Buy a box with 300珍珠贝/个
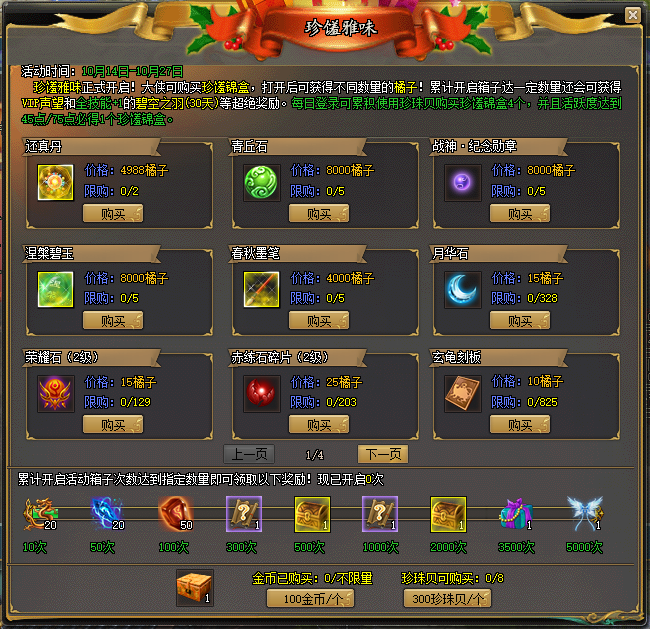Image resolution: width=650 pixels, height=629 pixels. tap(447, 598)
